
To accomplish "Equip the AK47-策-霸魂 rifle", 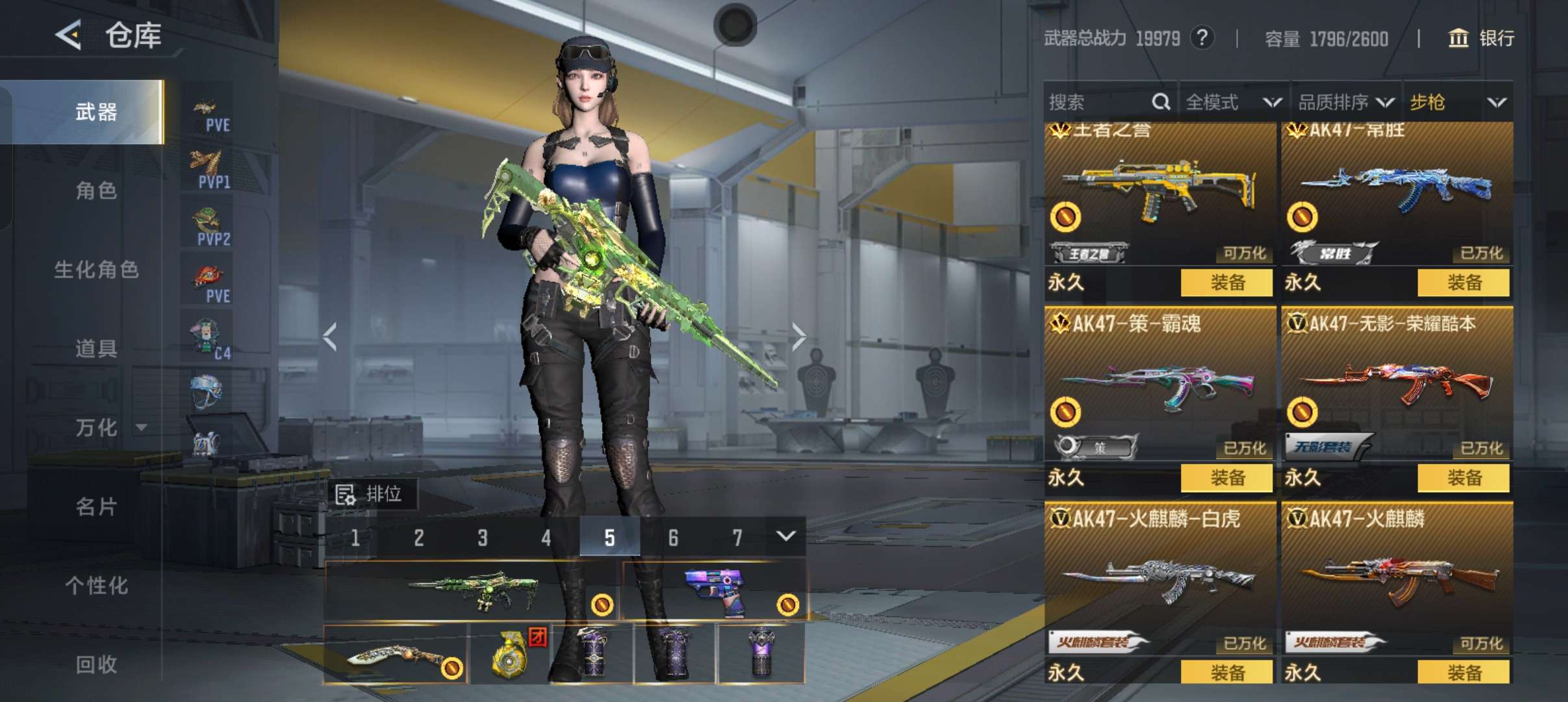I will [1226, 478].
